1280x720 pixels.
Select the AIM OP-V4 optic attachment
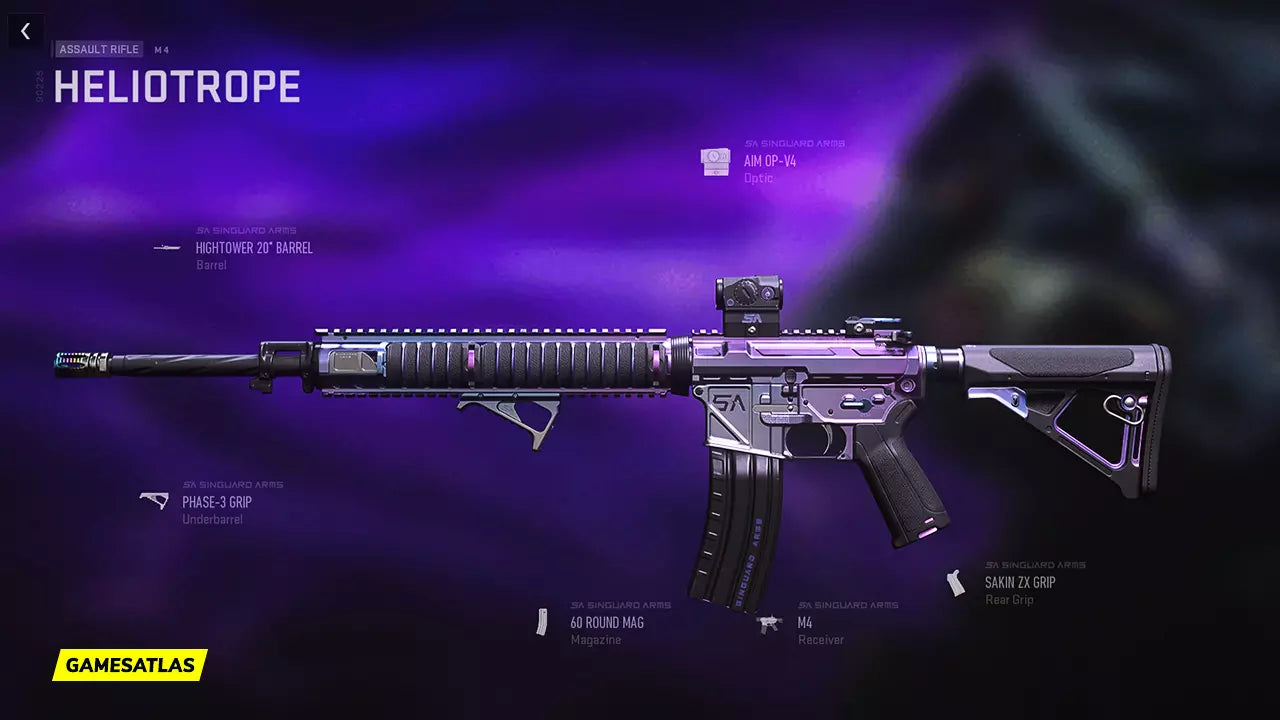tap(769, 161)
